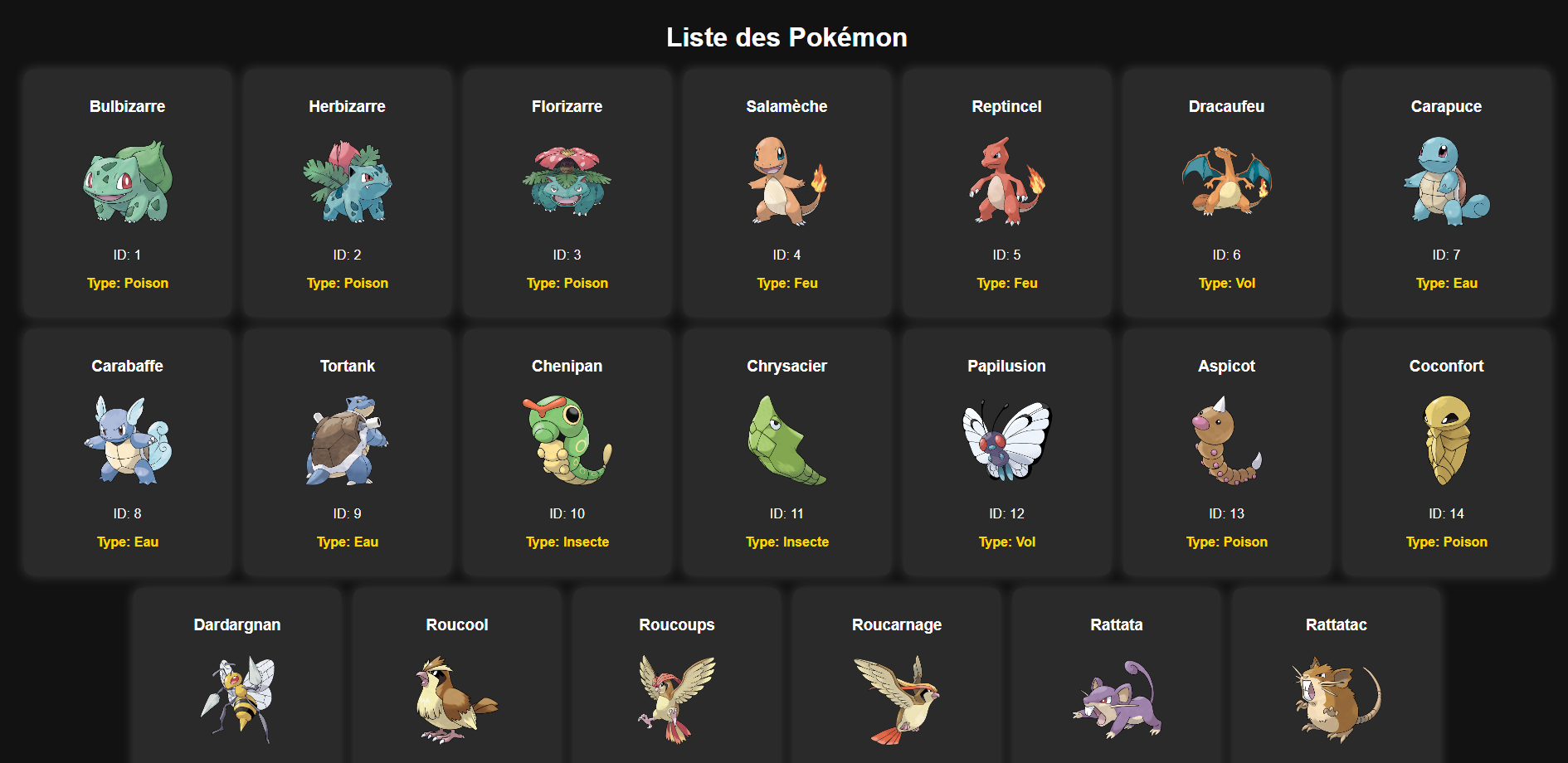Click the 'Type: Feu' label under Salamèche
Screen dimensions: 1568x763
pos(786,283)
